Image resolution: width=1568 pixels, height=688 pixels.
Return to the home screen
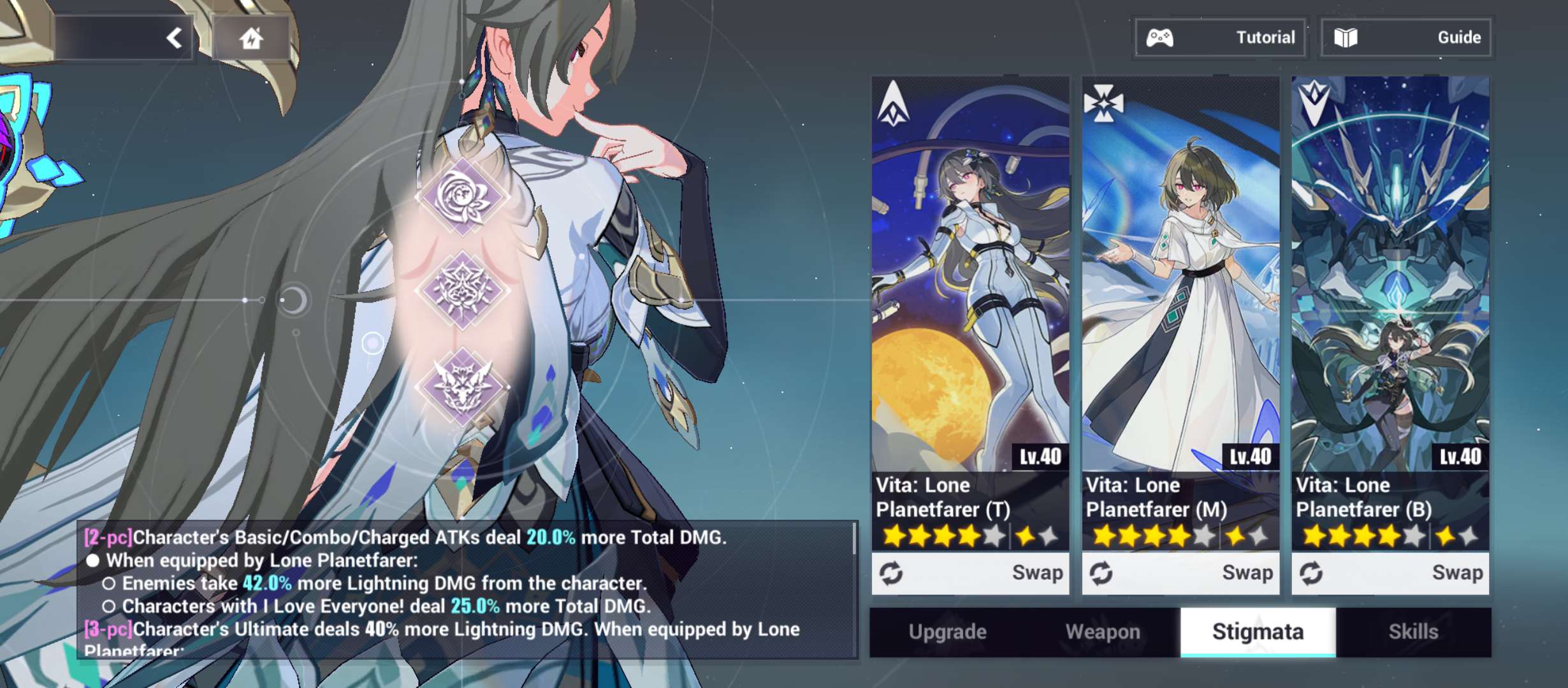pyautogui.click(x=251, y=38)
